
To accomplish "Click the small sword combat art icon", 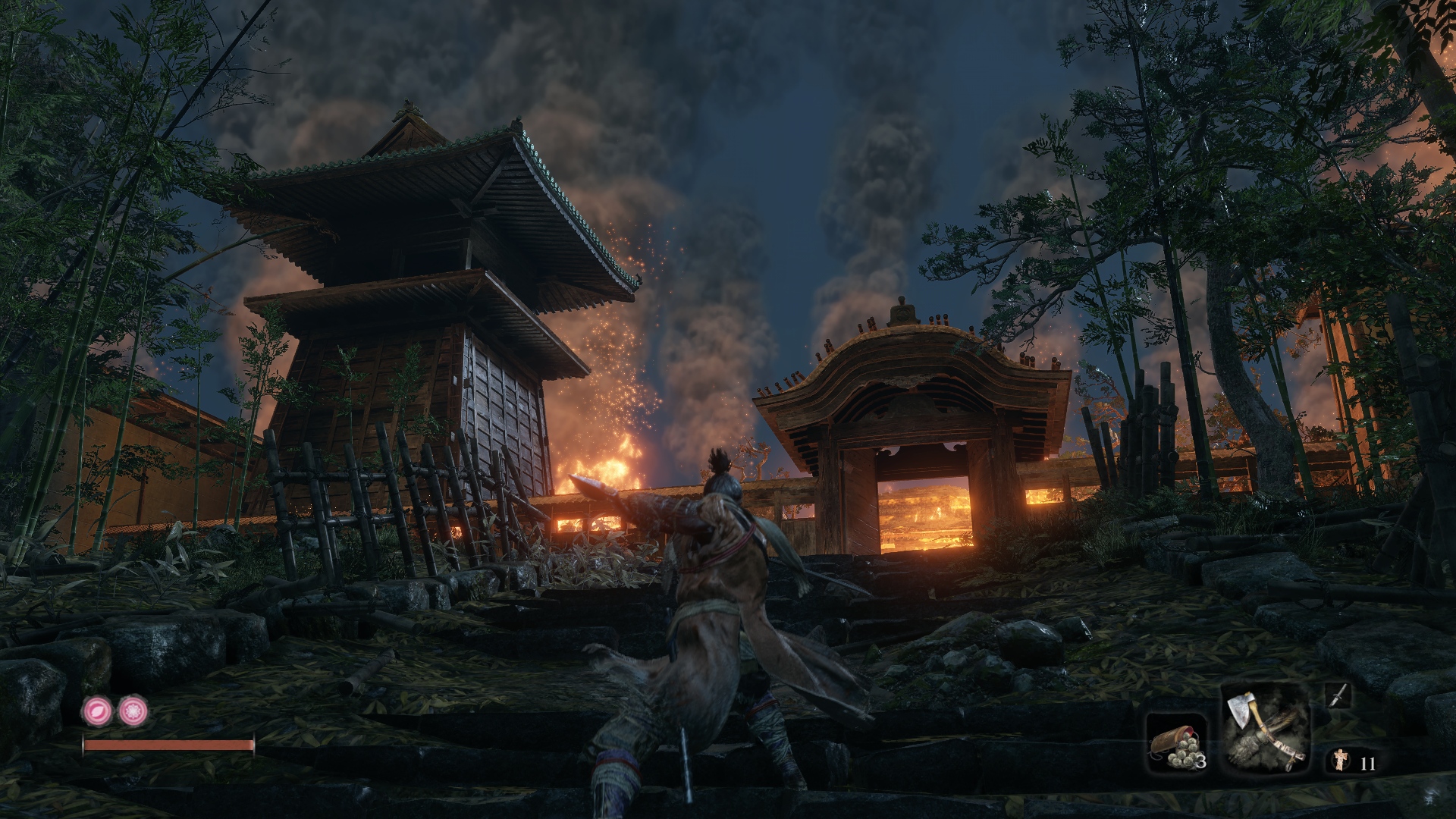I will (x=1338, y=695).
